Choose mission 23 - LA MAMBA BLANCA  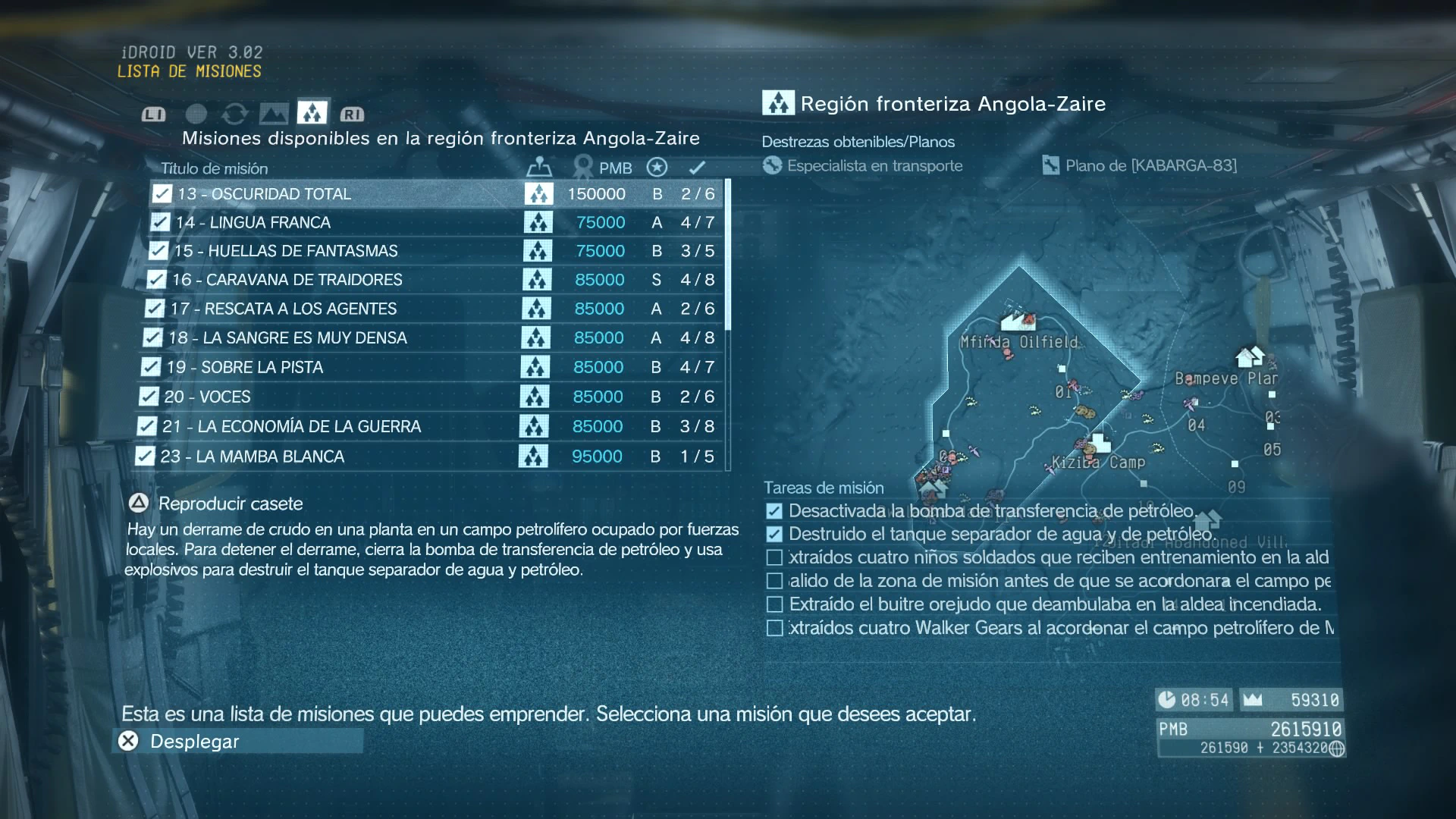(x=253, y=457)
